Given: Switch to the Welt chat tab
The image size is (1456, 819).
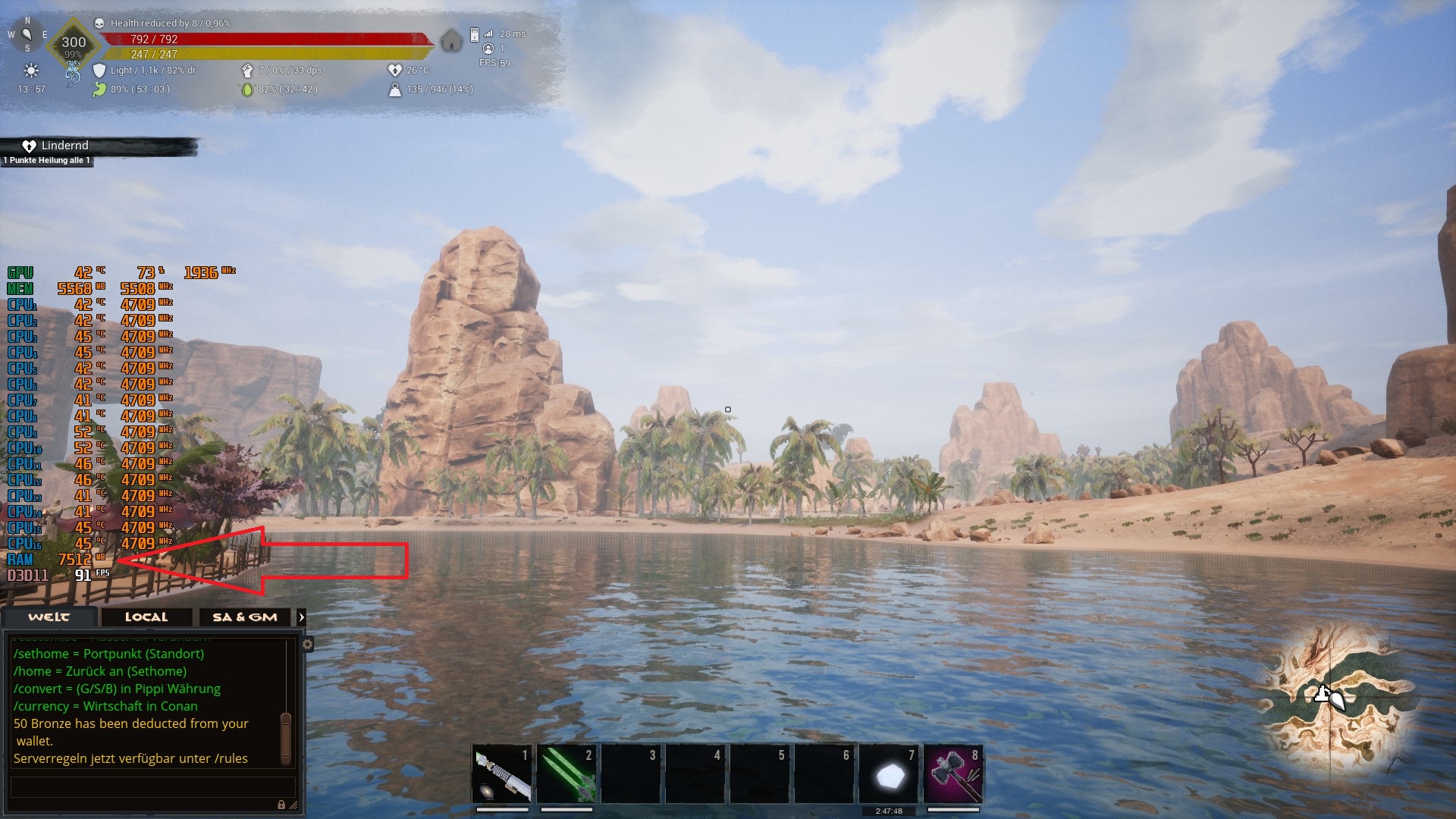Looking at the screenshot, I should click(x=49, y=617).
